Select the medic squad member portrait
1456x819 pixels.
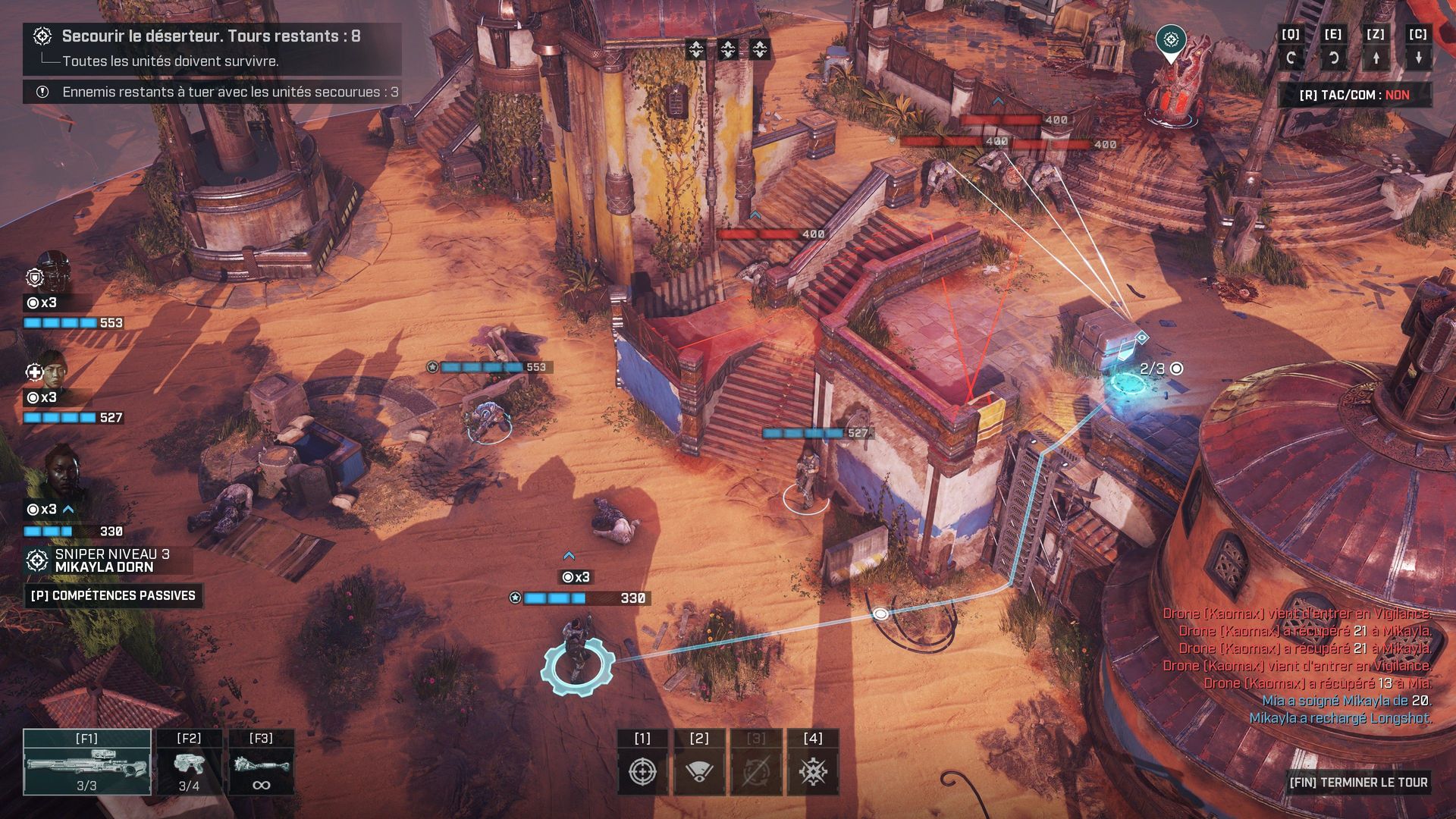(x=53, y=369)
